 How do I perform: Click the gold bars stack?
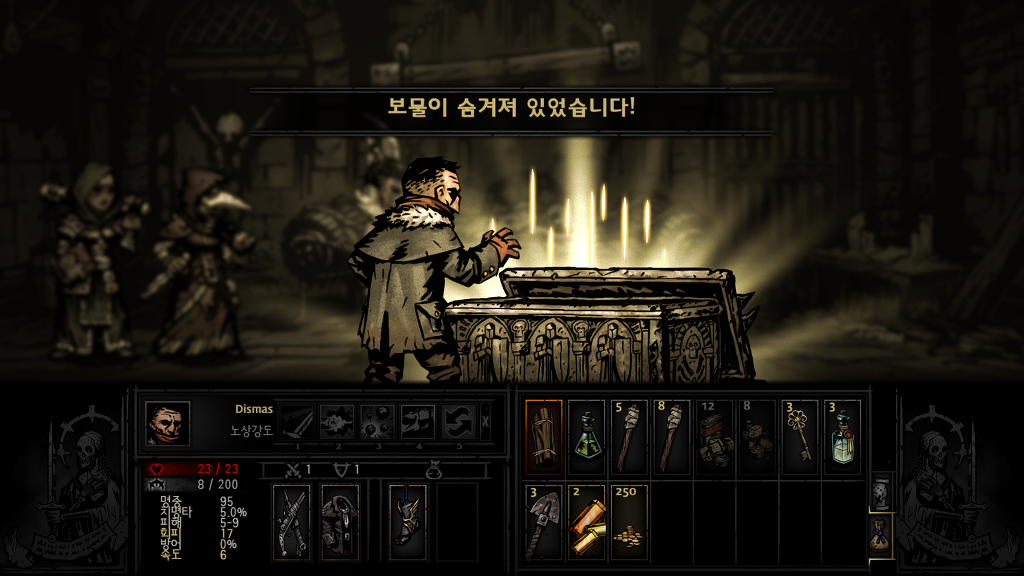pos(587,521)
